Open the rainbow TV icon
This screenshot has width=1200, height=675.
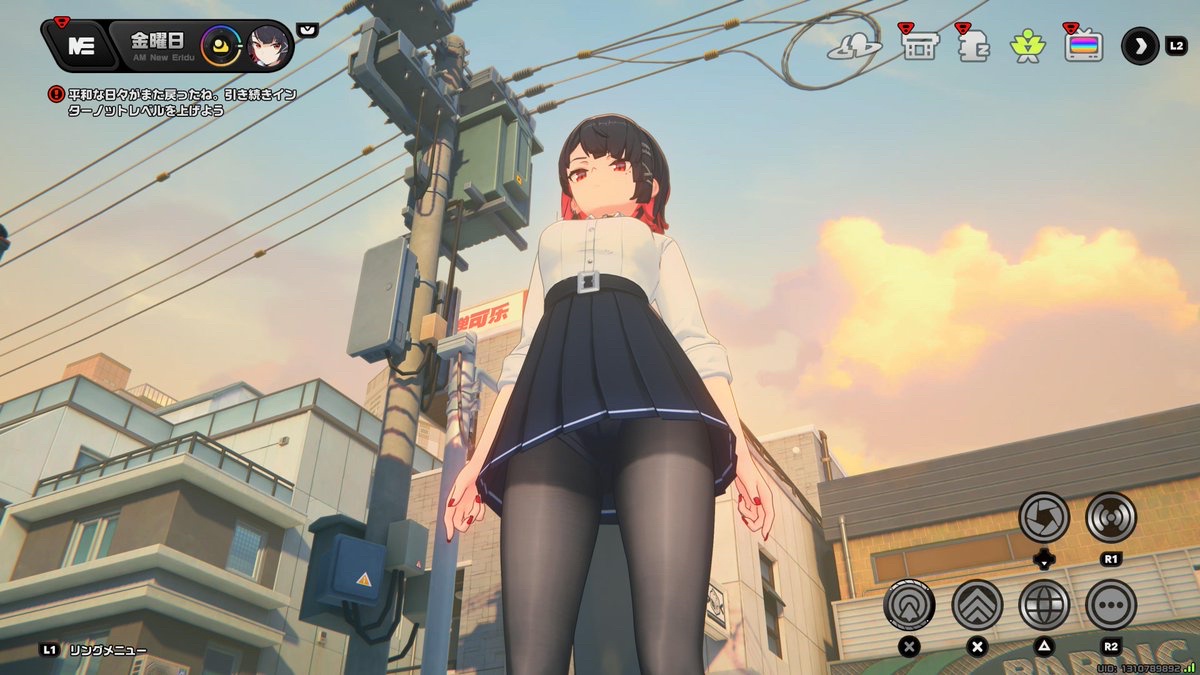coord(1083,46)
